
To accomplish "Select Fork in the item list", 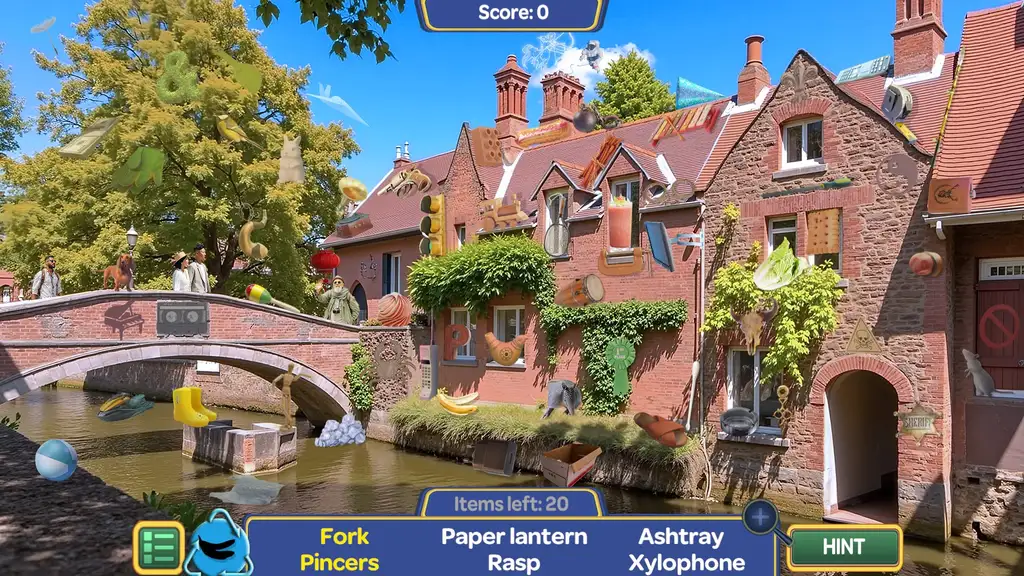I will click(345, 536).
